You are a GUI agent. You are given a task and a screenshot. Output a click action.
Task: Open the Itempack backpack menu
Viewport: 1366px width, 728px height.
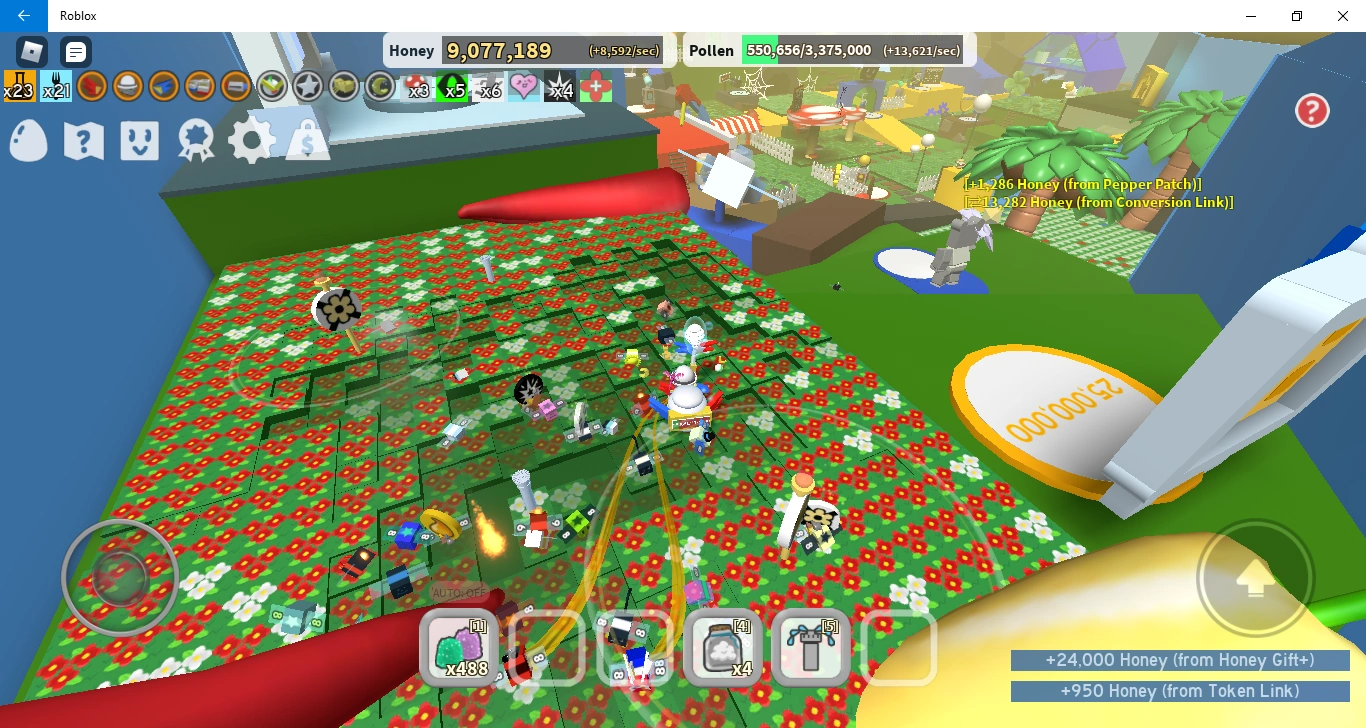(139, 140)
